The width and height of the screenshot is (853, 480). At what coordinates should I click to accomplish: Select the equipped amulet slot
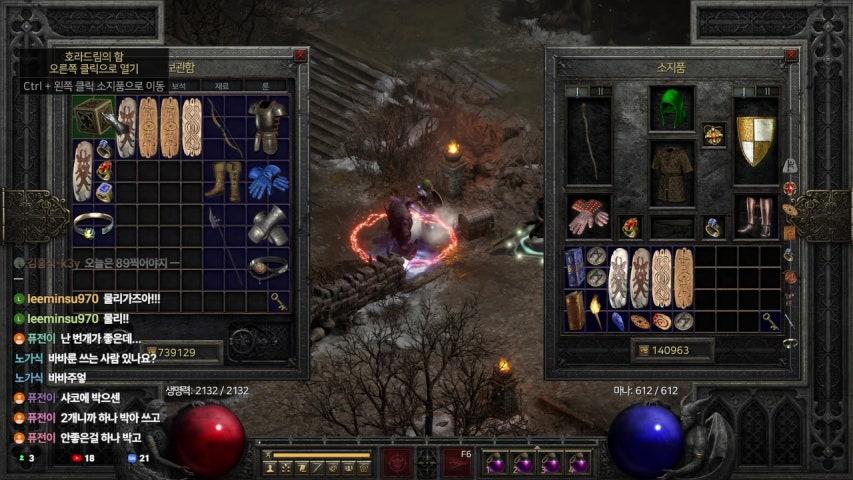click(x=713, y=134)
